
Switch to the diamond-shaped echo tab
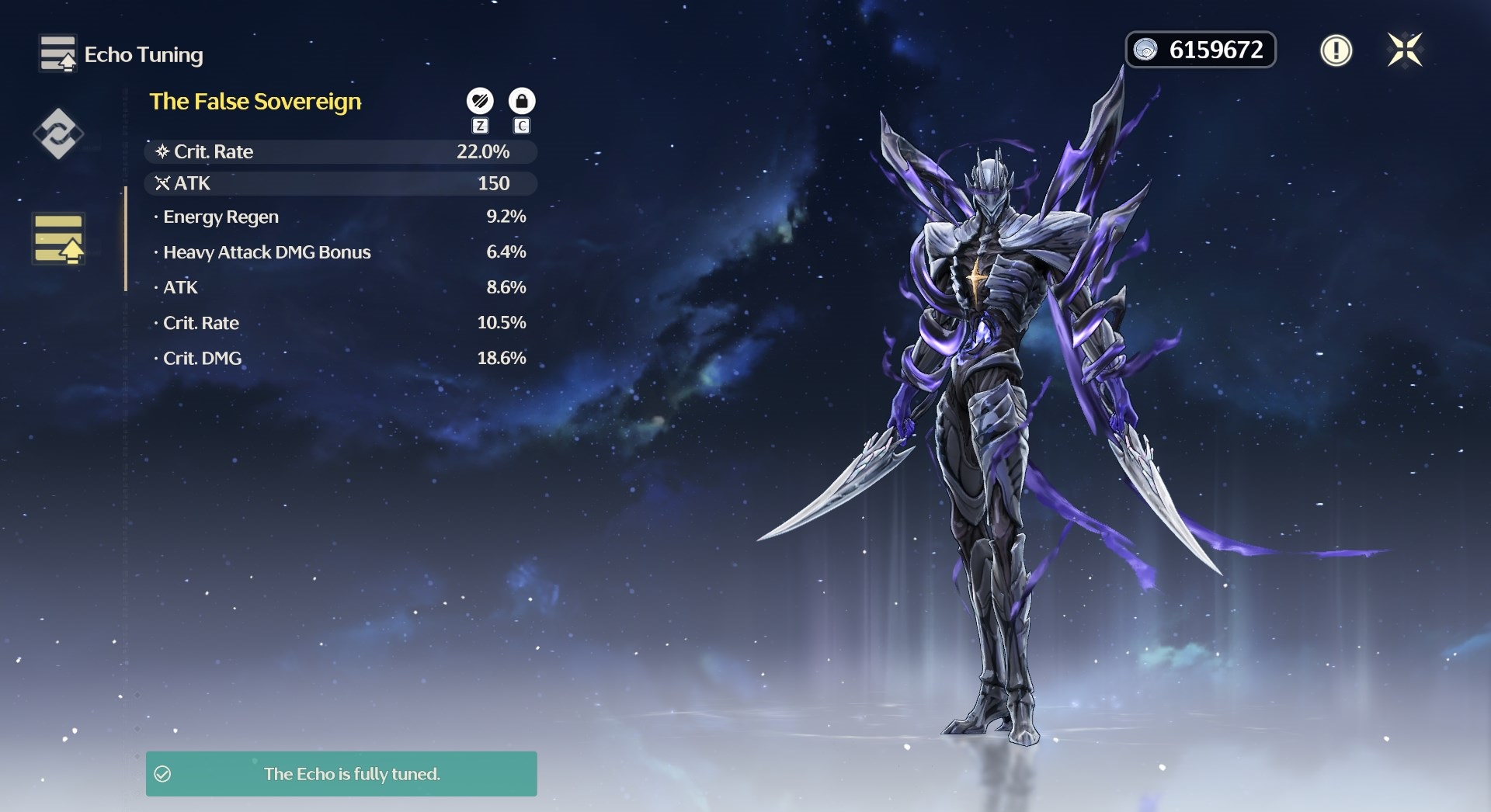[58, 134]
